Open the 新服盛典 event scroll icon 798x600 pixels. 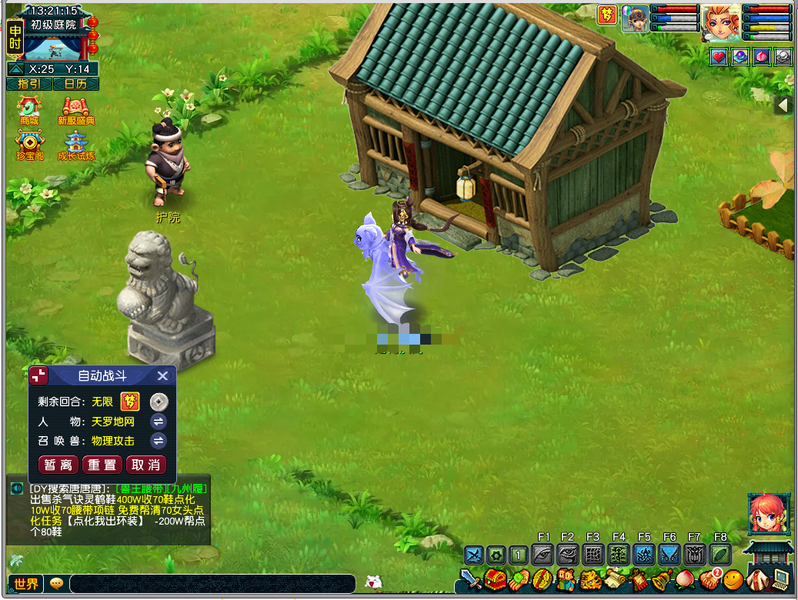click(75, 109)
